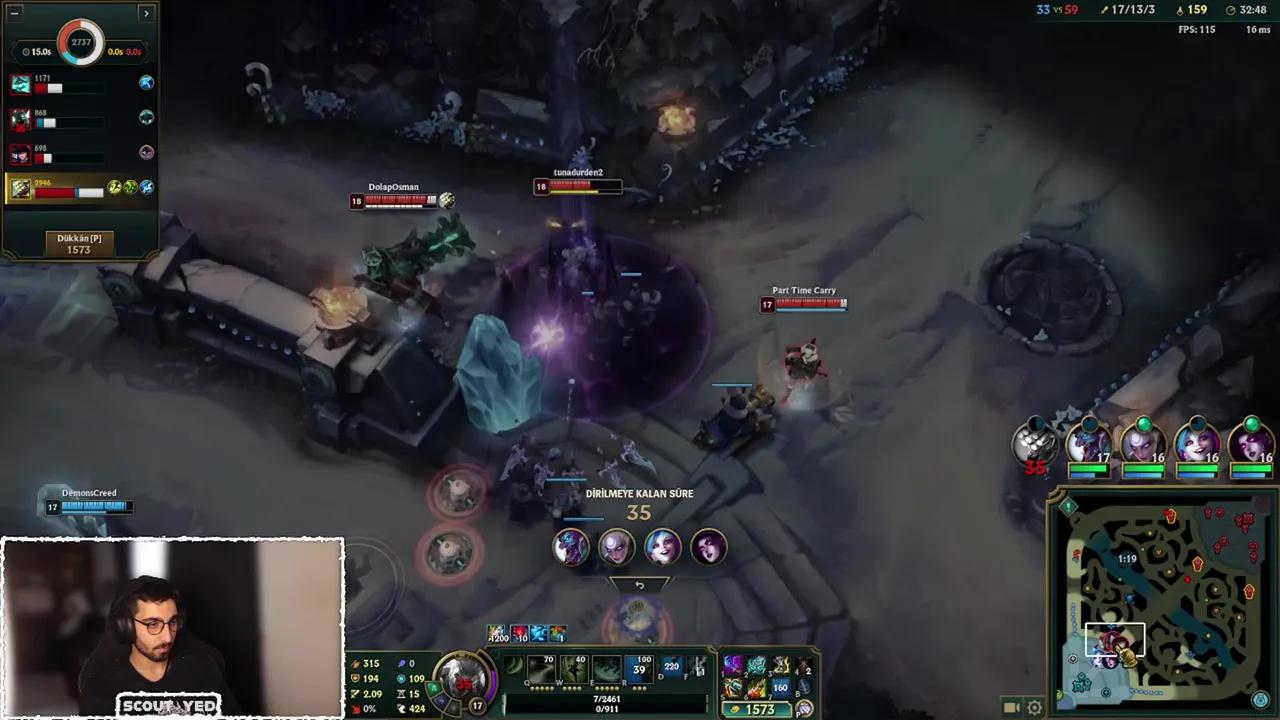Cast the E ability showing 40 cost
Image resolution: width=1280 pixels, height=720 pixels.
coord(574,668)
